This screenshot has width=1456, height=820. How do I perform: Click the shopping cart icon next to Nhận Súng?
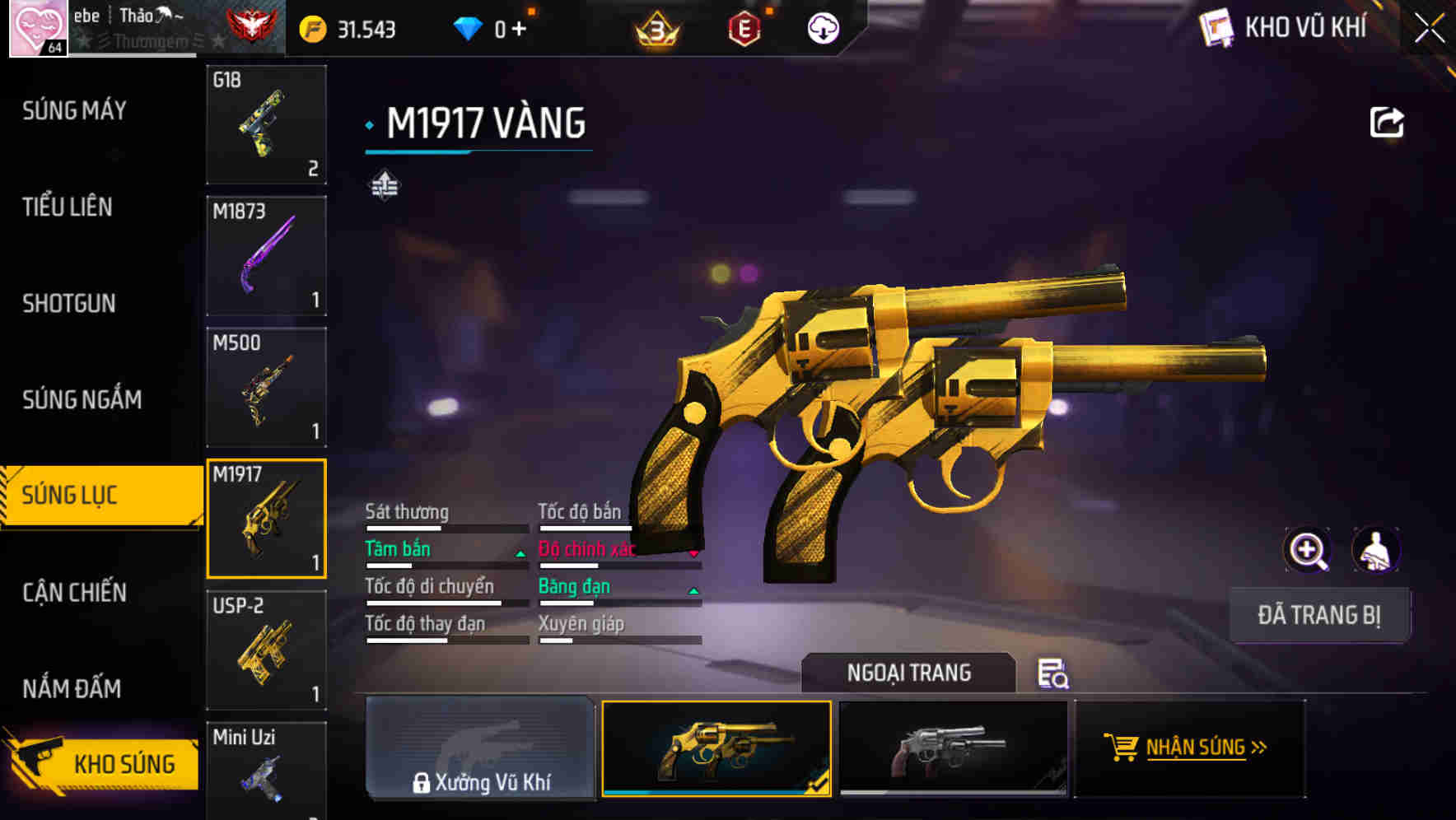point(1122,748)
